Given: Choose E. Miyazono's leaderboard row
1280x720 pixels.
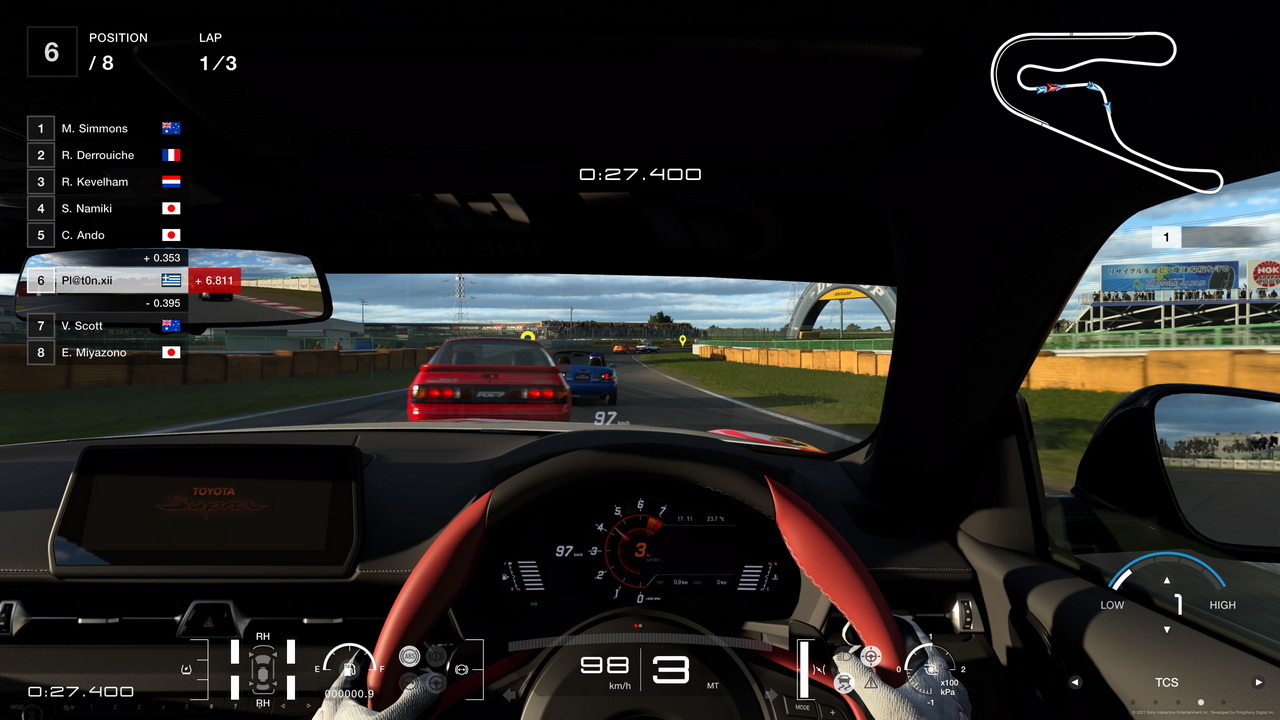Looking at the screenshot, I should coord(105,352).
